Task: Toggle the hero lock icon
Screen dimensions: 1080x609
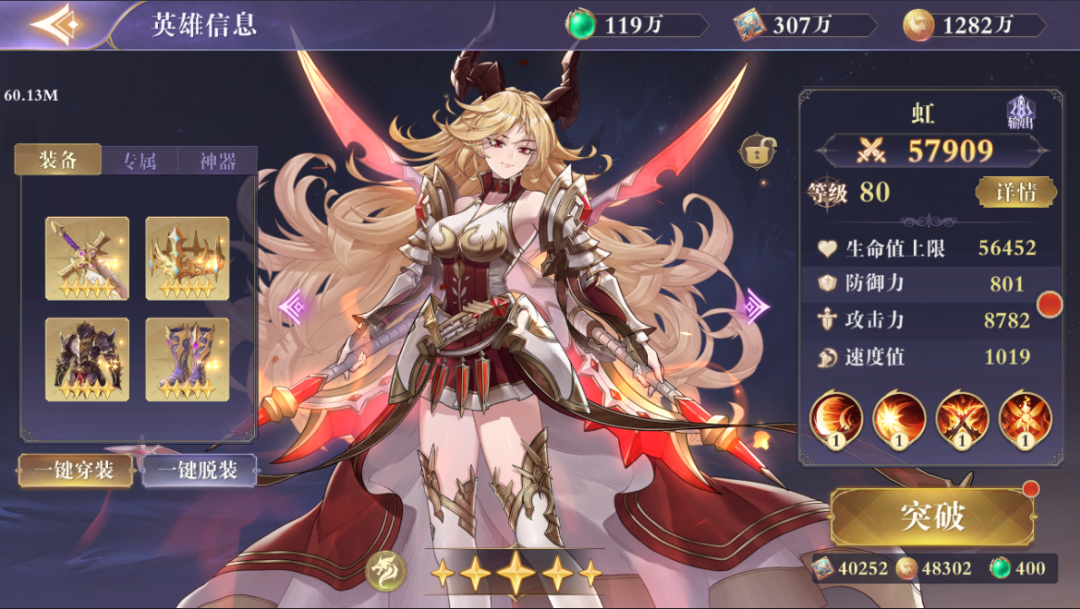Action: point(755,152)
